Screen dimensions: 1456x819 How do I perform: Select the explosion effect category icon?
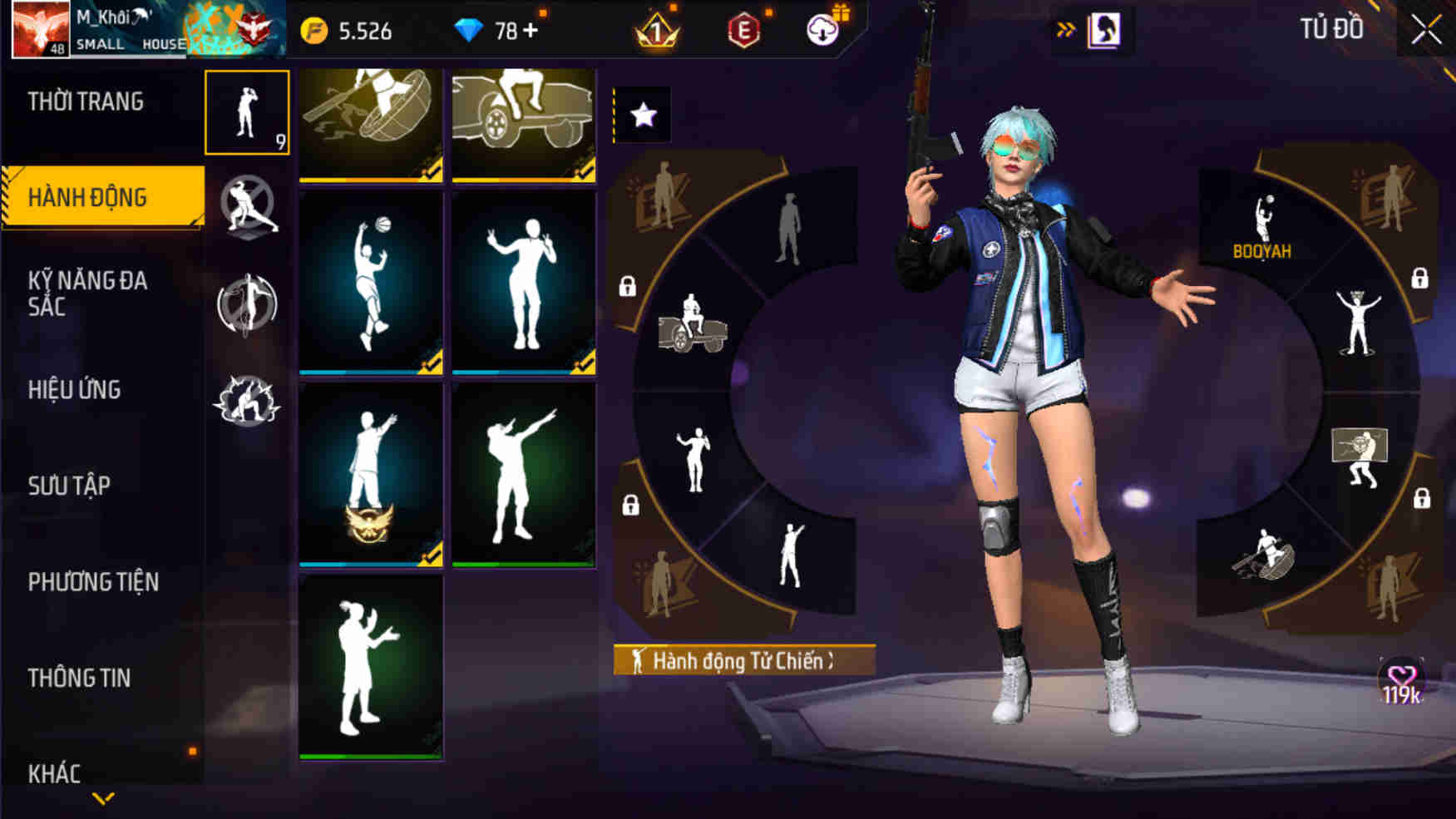(245, 403)
